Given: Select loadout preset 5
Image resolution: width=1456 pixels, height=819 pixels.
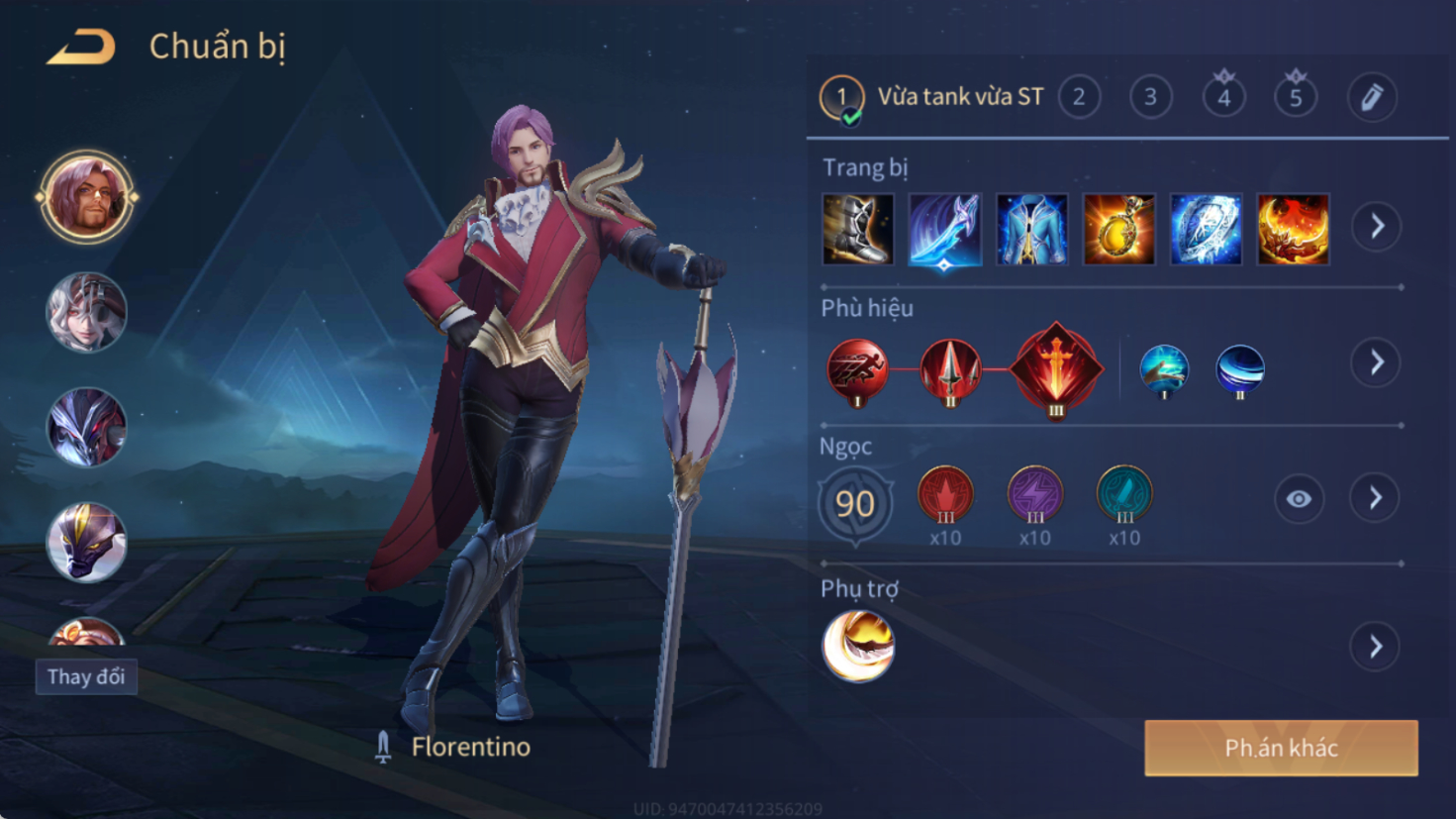Looking at the screenshot, I should click(1295, 97).
